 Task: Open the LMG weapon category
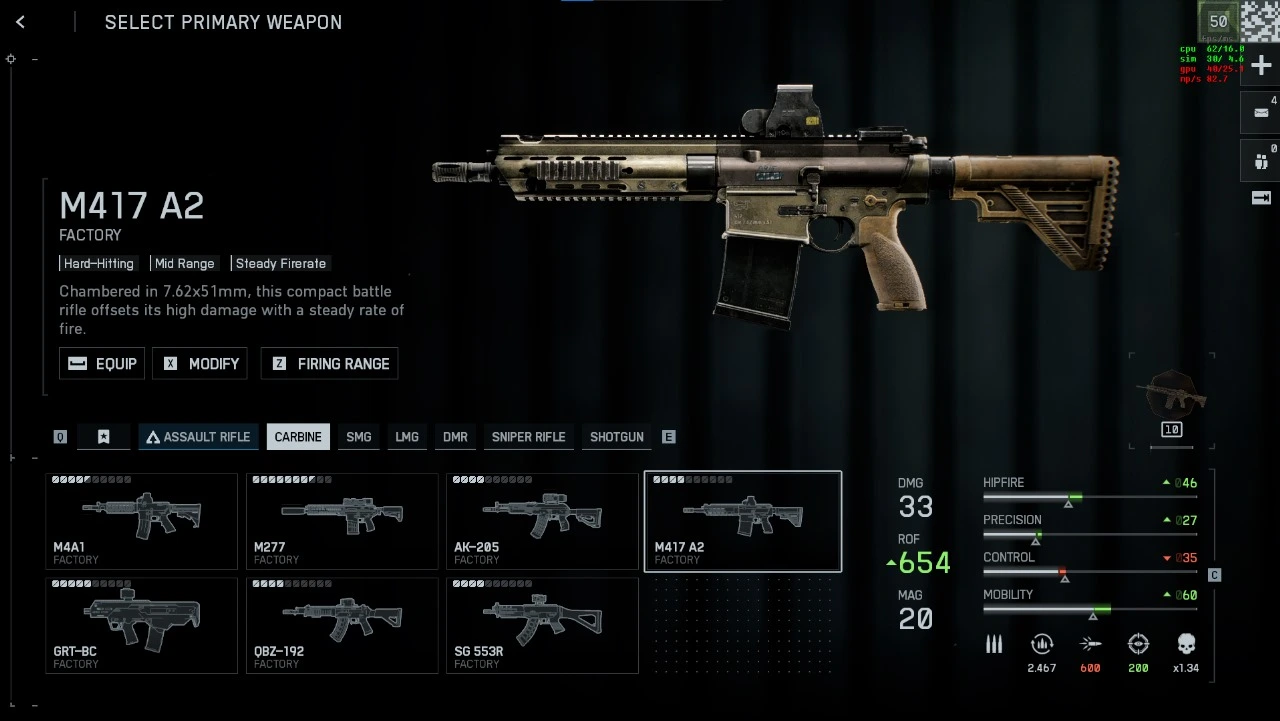[x=407, y=437]
